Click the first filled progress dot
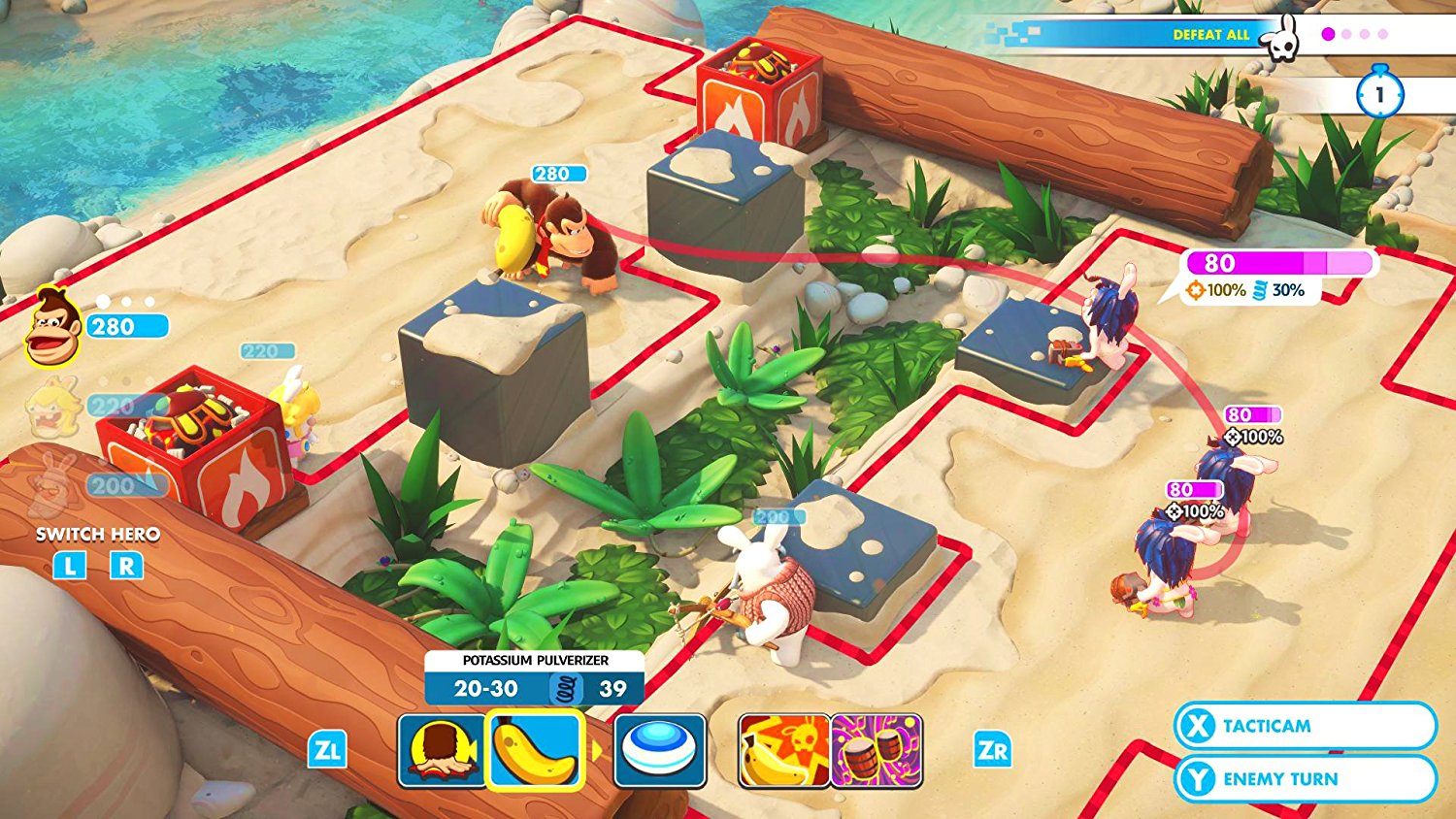1456x819 pixels. (x=1326, y=35)
